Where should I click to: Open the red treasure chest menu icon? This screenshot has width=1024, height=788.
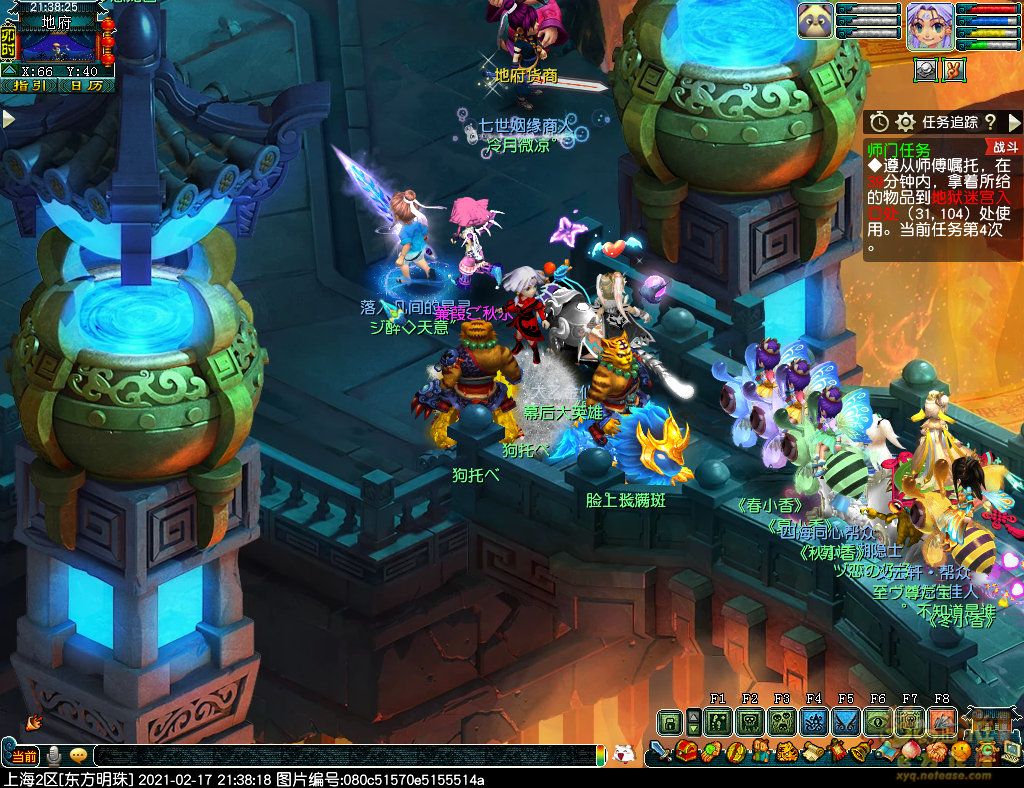click(x=686, y=751)
